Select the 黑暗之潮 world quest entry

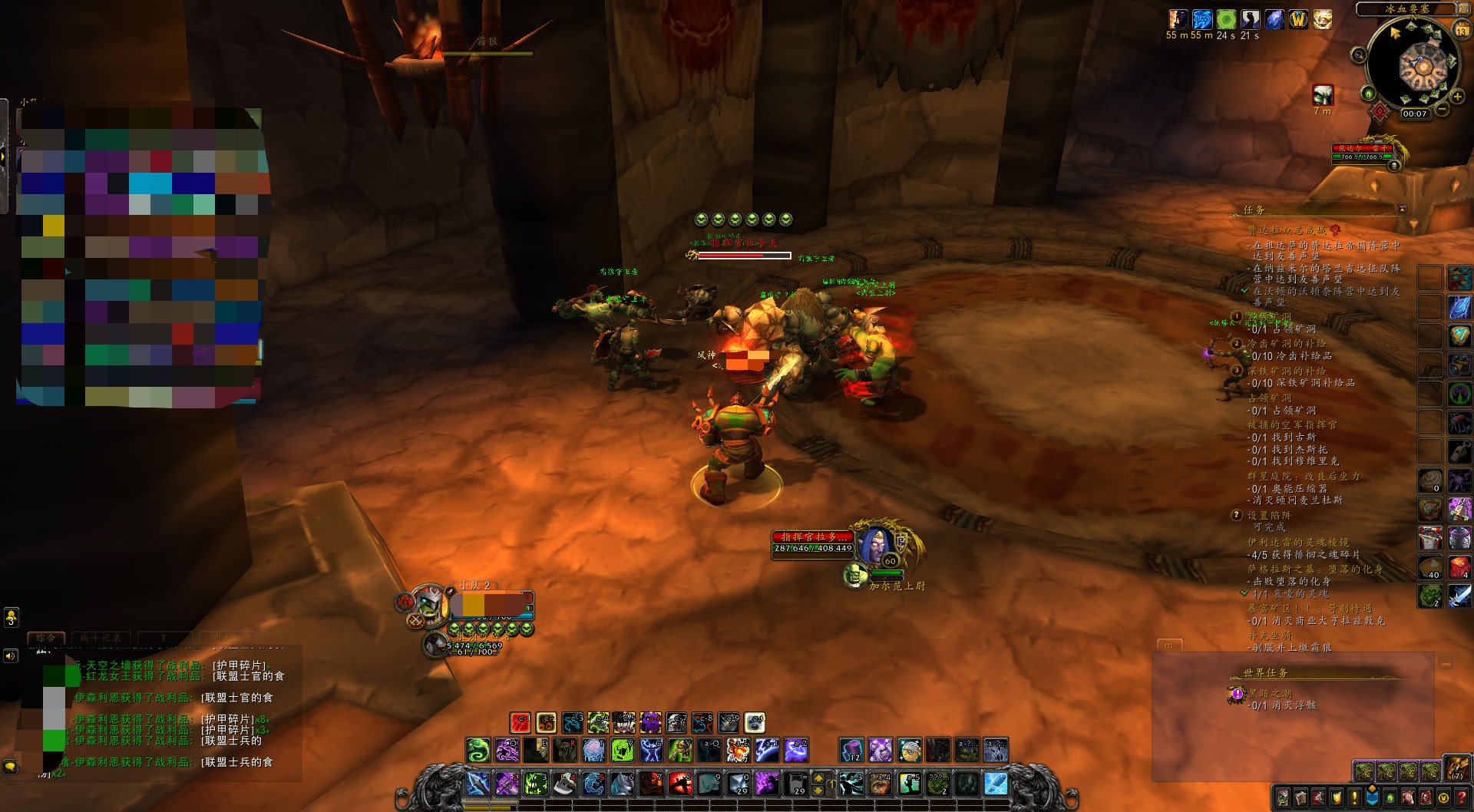1270,694
